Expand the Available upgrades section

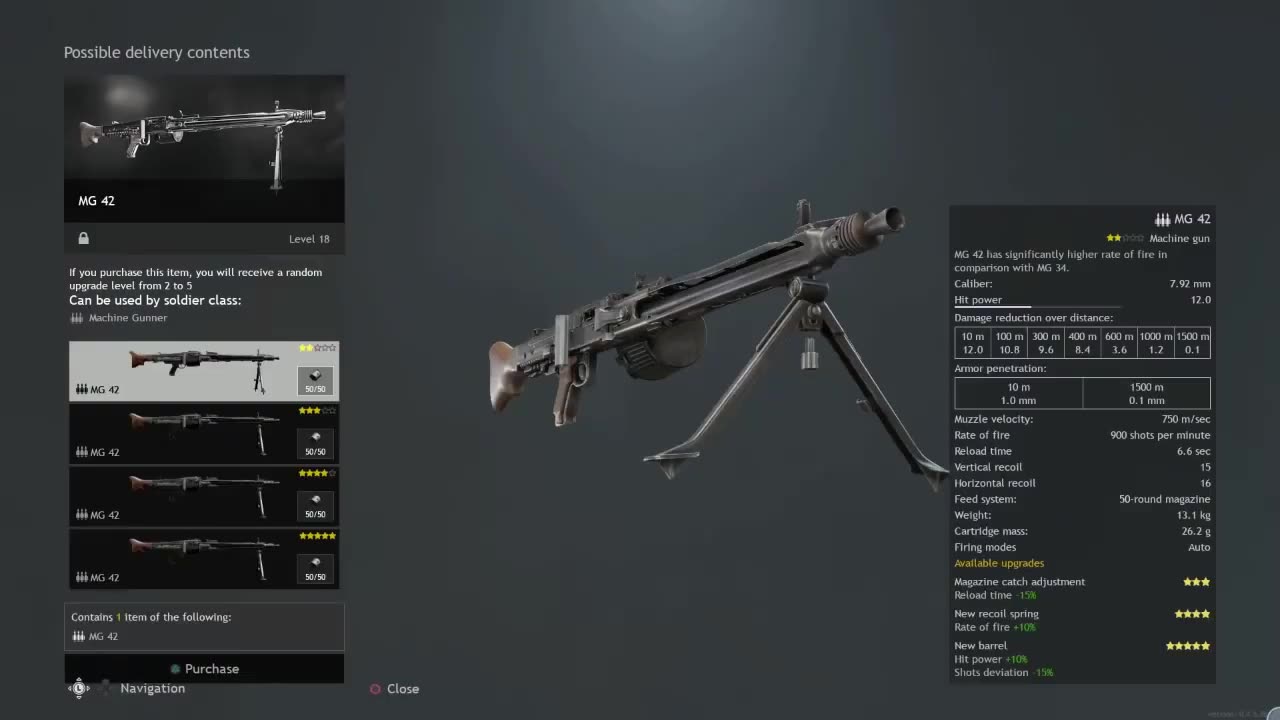[999, 563]
